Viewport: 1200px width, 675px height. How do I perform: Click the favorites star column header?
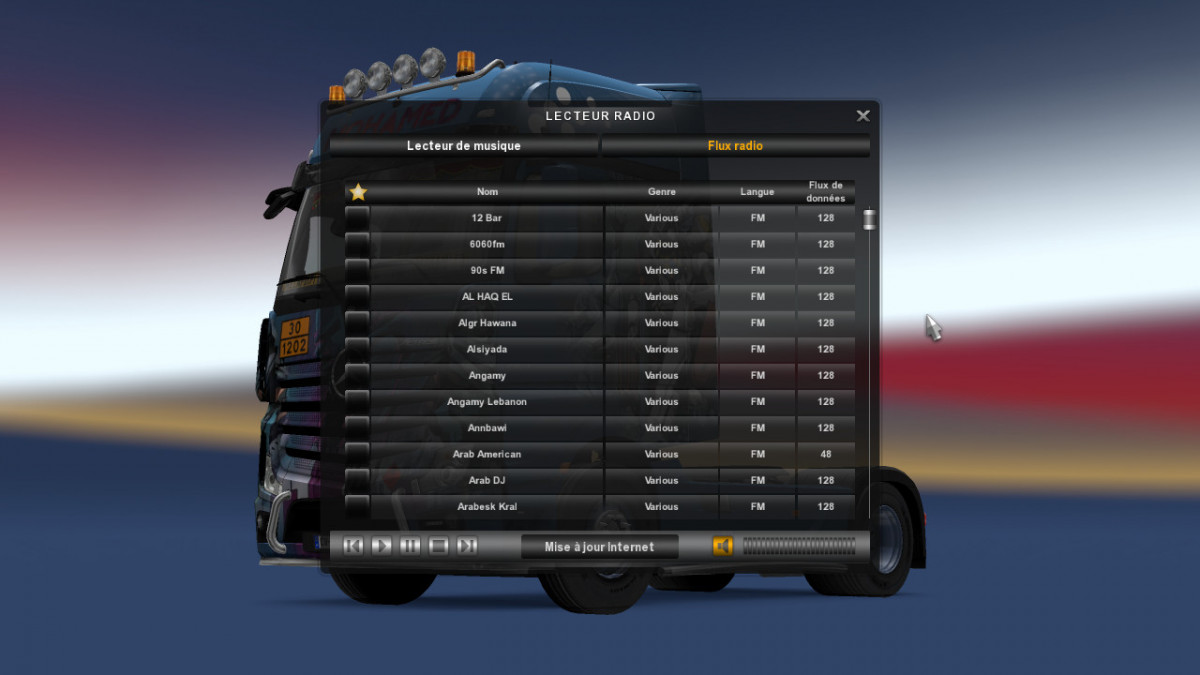click(358, 192)
